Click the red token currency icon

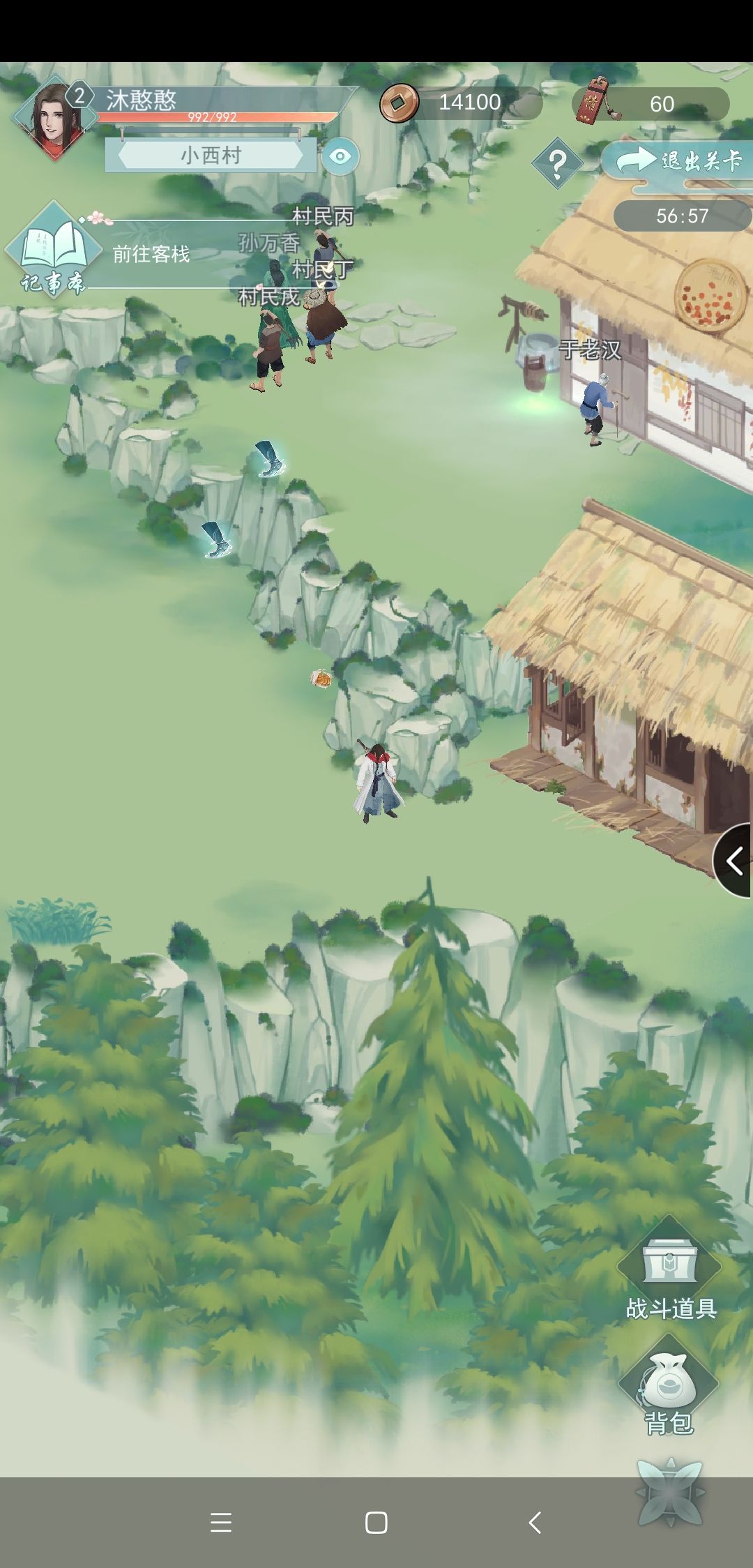[594, 102]
